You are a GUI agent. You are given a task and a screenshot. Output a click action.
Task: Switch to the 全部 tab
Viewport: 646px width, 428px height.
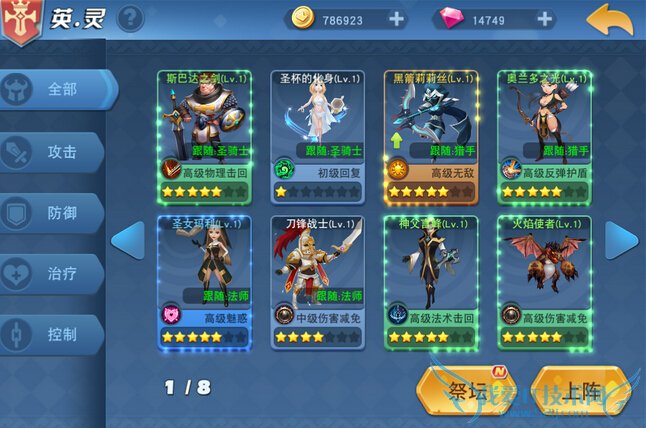click(x=57, y=90)
